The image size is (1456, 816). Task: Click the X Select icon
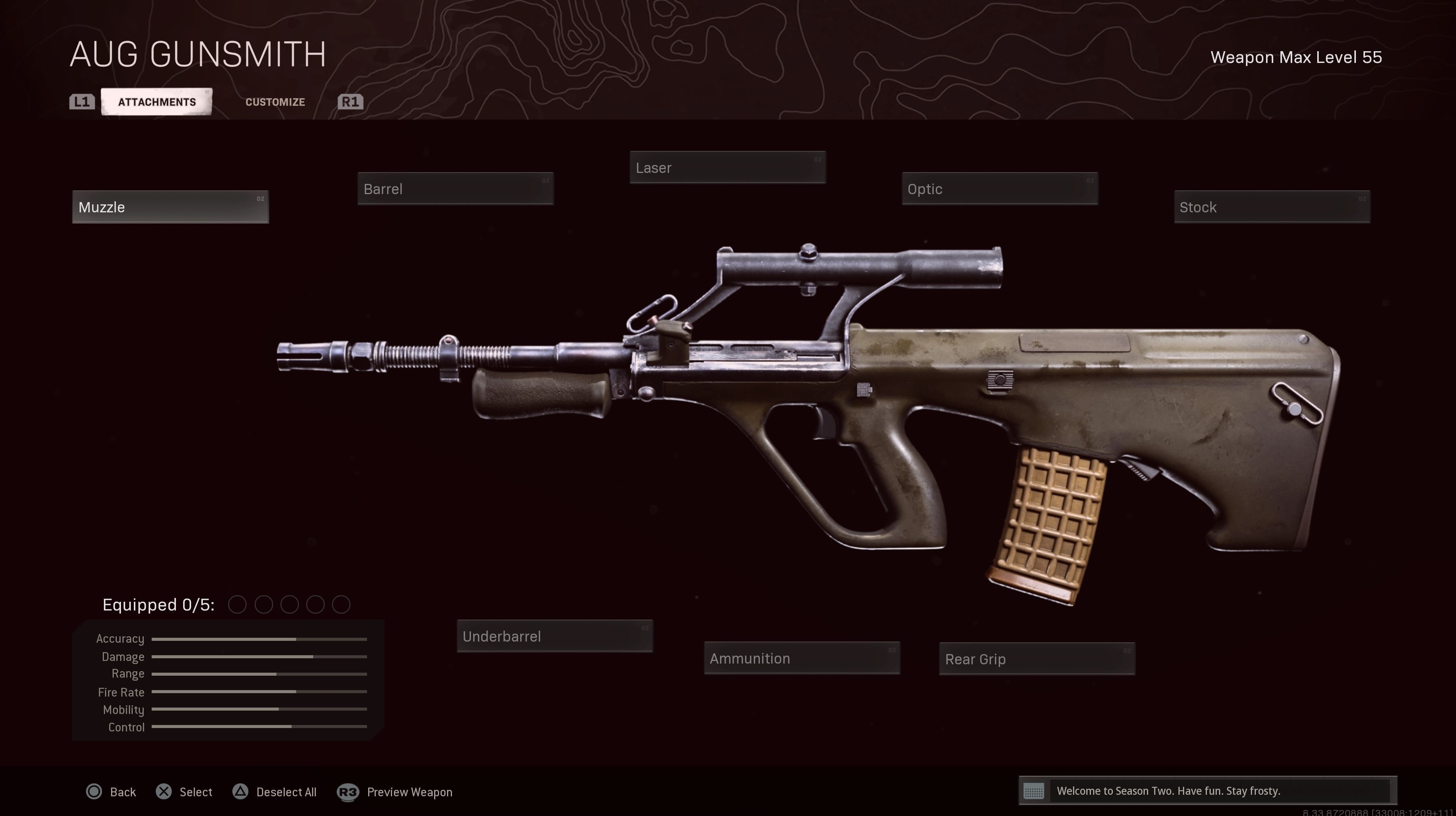pyautogui.click(x=164, y=792)
